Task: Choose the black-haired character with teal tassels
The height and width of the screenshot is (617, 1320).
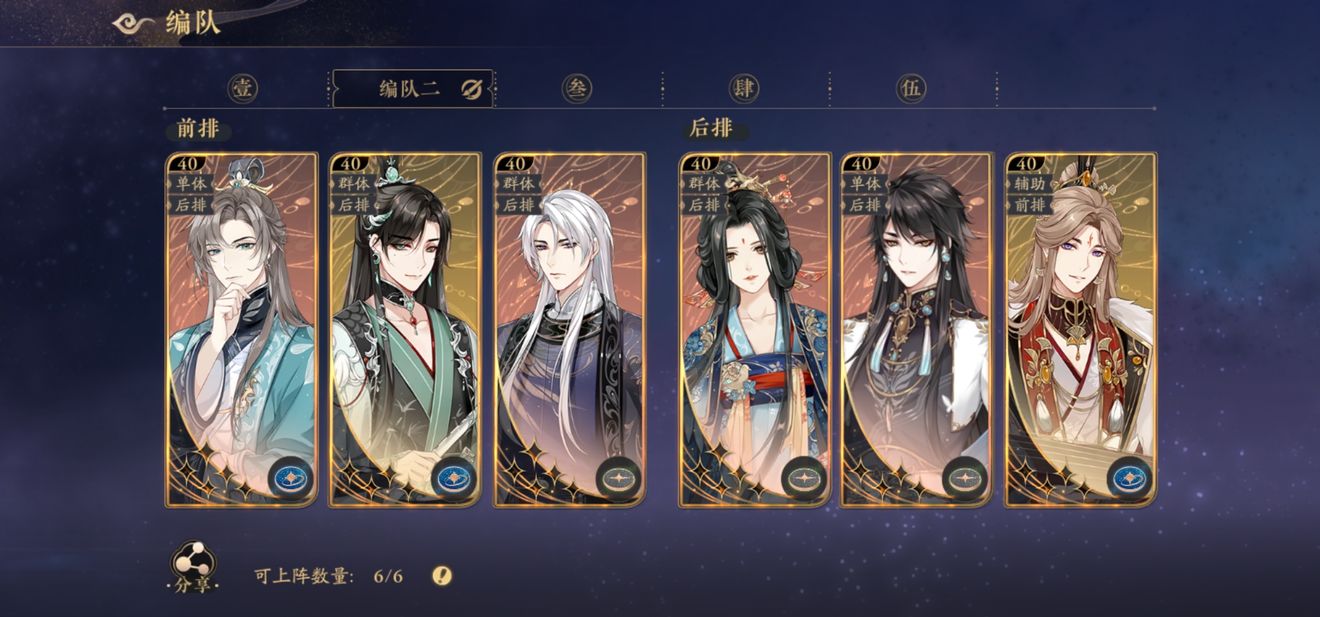Action: [x=917, y=329]
